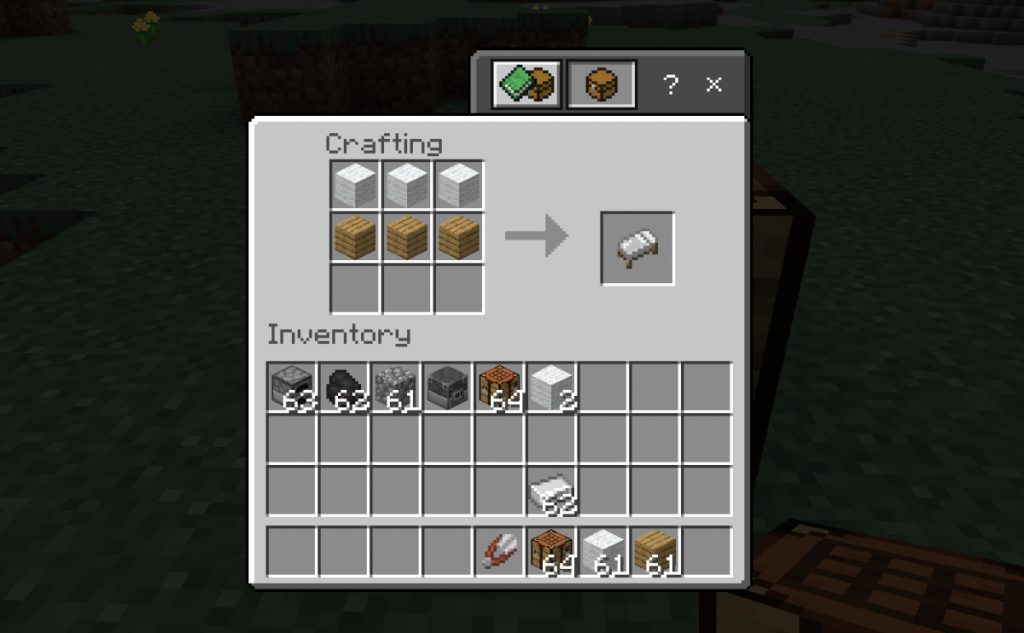Select the coal stack of 62
This screenshot has height=633, width=1024.
344,387
